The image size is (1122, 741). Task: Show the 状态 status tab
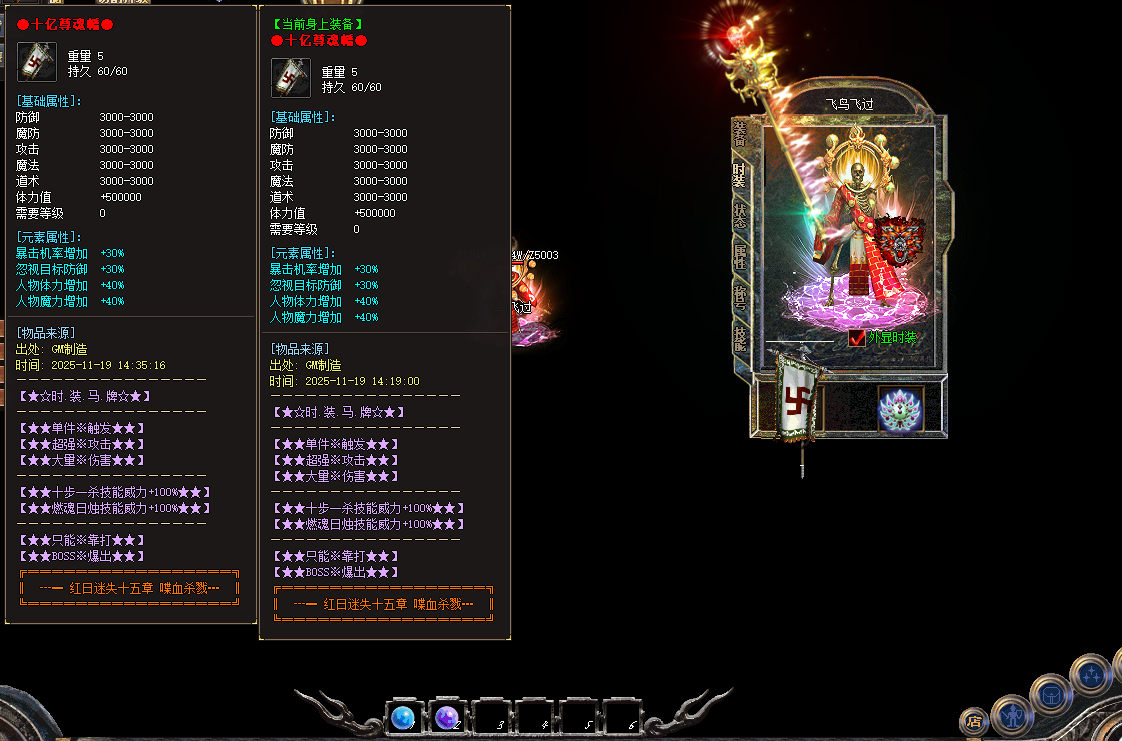740,217
